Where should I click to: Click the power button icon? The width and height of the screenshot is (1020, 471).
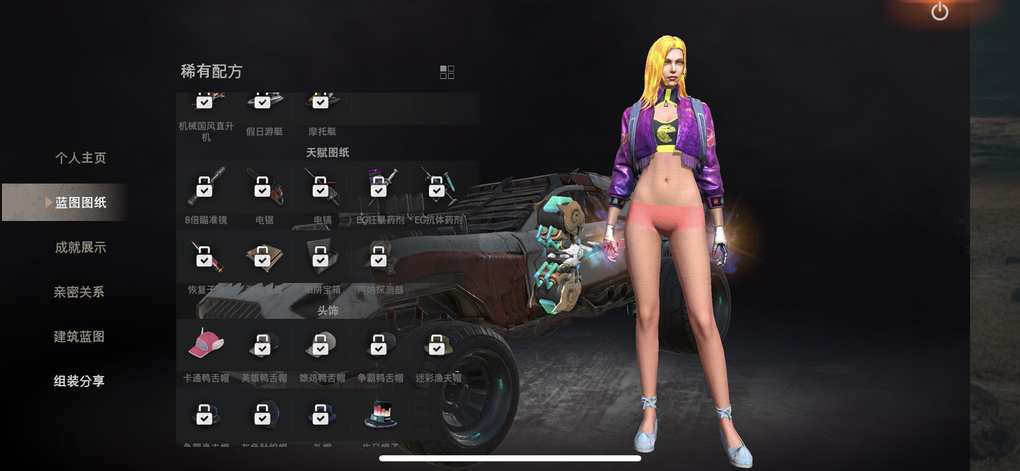pos(939,12)
